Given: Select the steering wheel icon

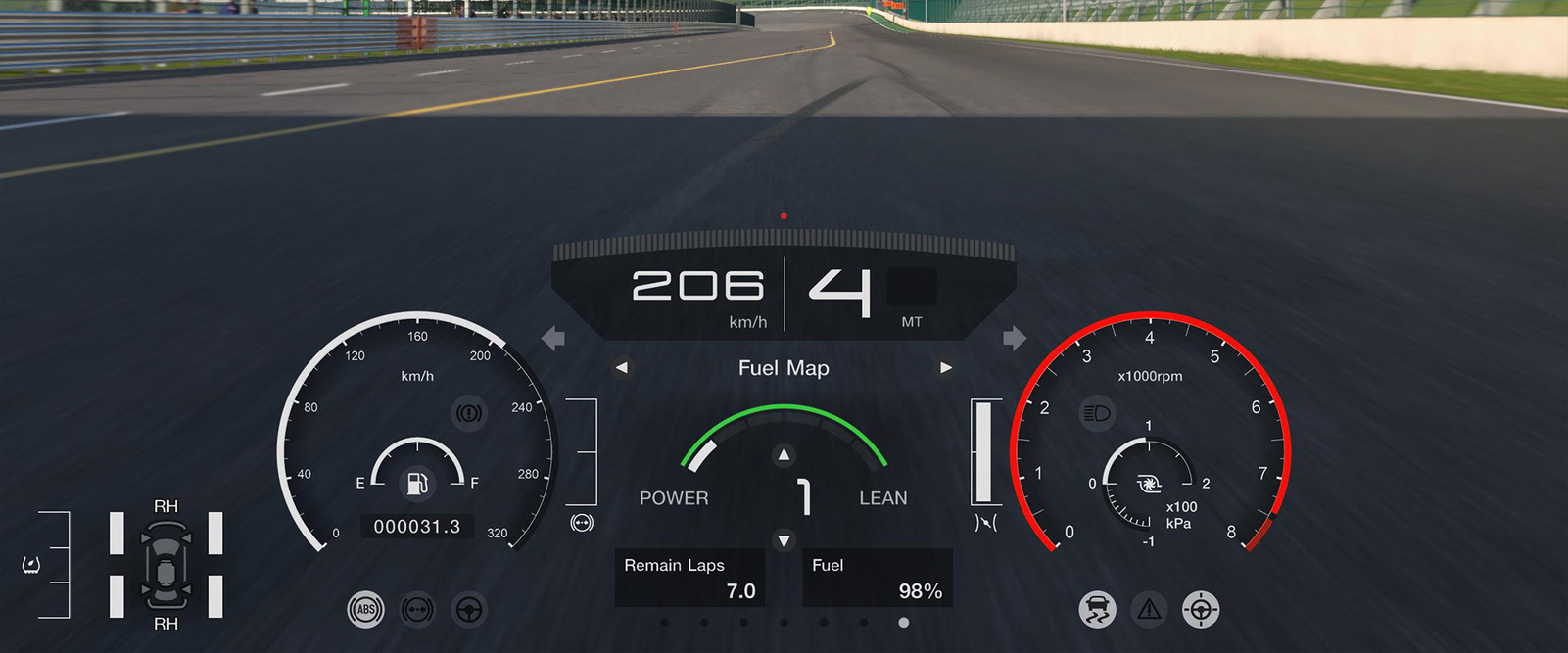Looking at the screenshot, I should [469, 610].
